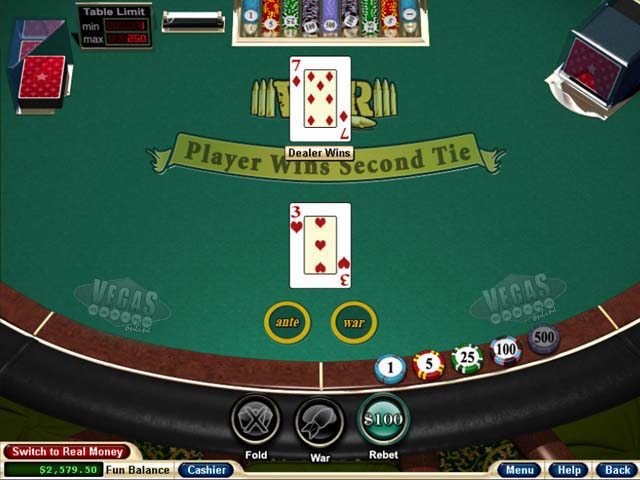Click the war betting circle
Image resolution: width=640 pixels, height=480 pixels.
tap(353, 322)
